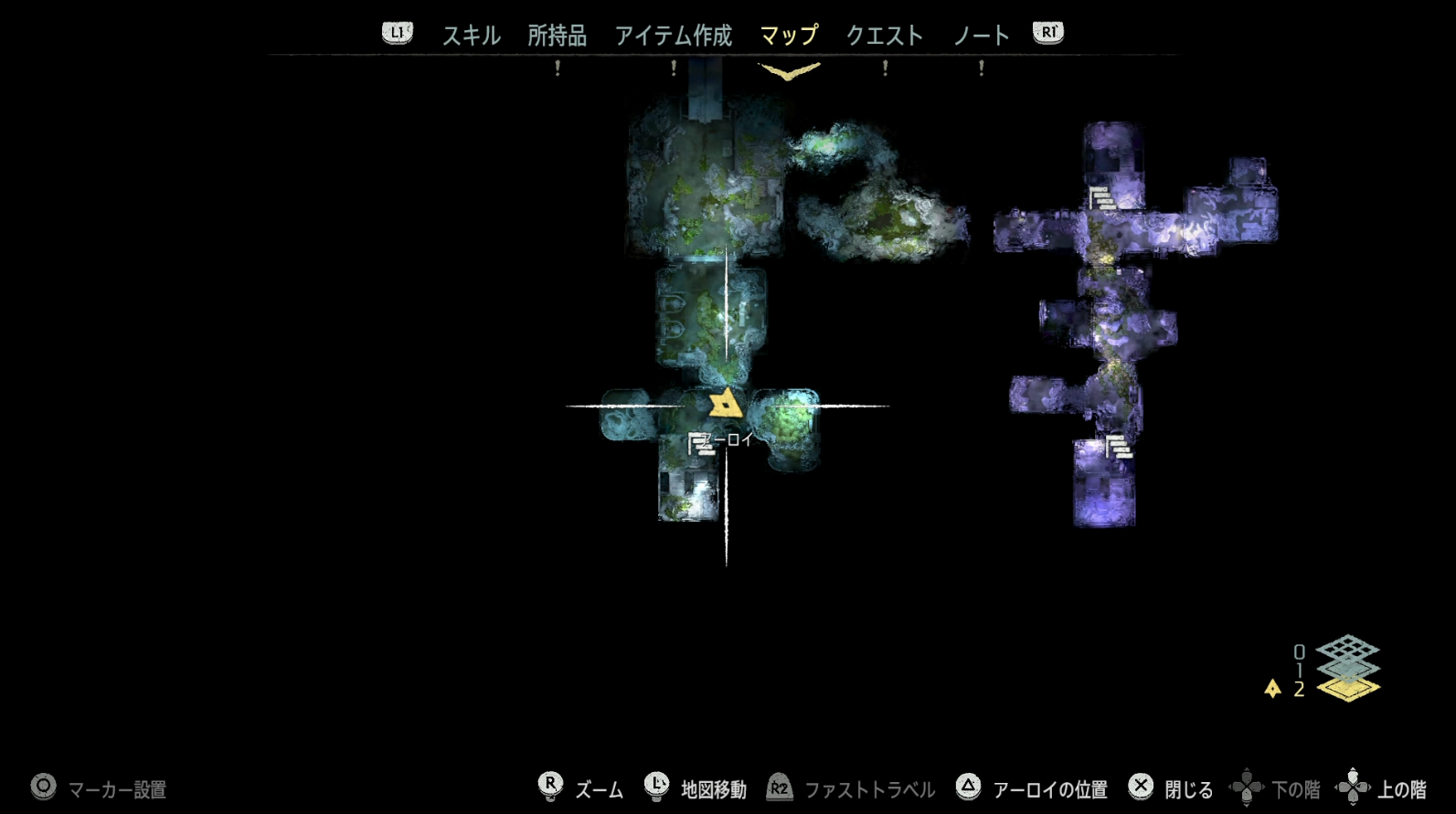The width and height of the screenshot is (1456, 814).
Task: Click the d-pad 下の階 icon
Action: click(x=1249, y=786)
